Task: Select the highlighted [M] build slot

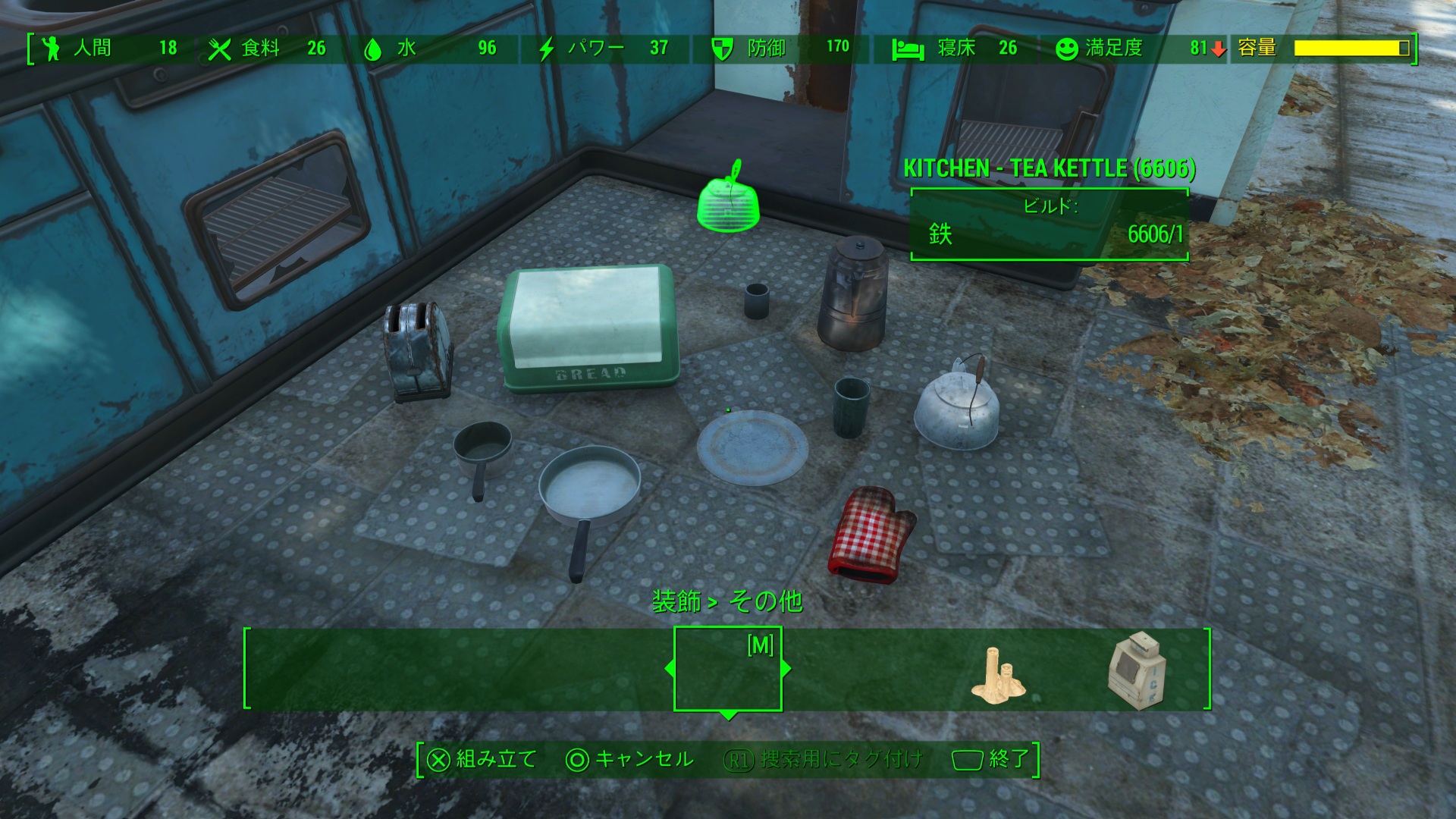Action: point(727,669)
